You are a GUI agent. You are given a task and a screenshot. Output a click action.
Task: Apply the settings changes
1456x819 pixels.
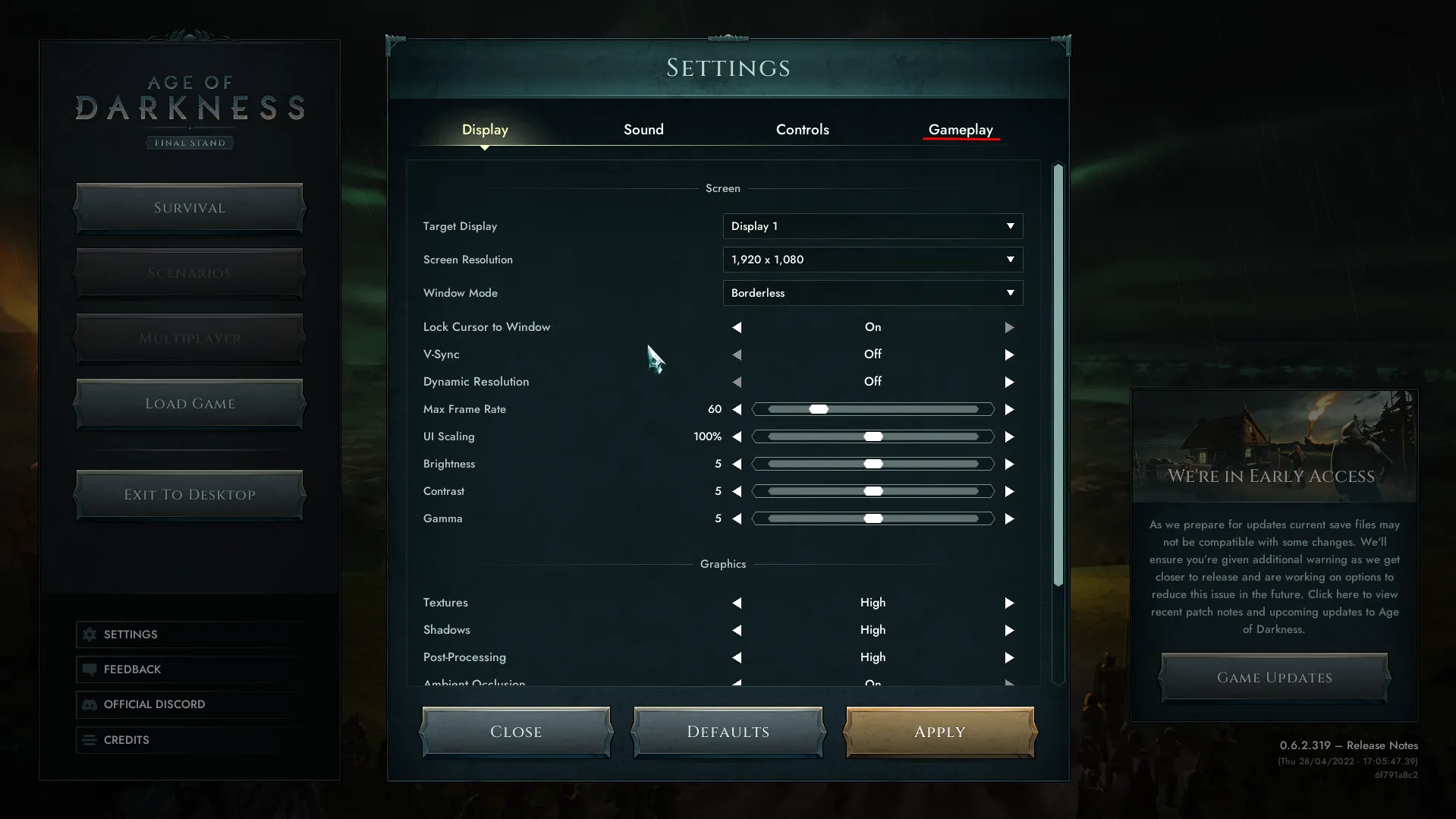(939, 732)
